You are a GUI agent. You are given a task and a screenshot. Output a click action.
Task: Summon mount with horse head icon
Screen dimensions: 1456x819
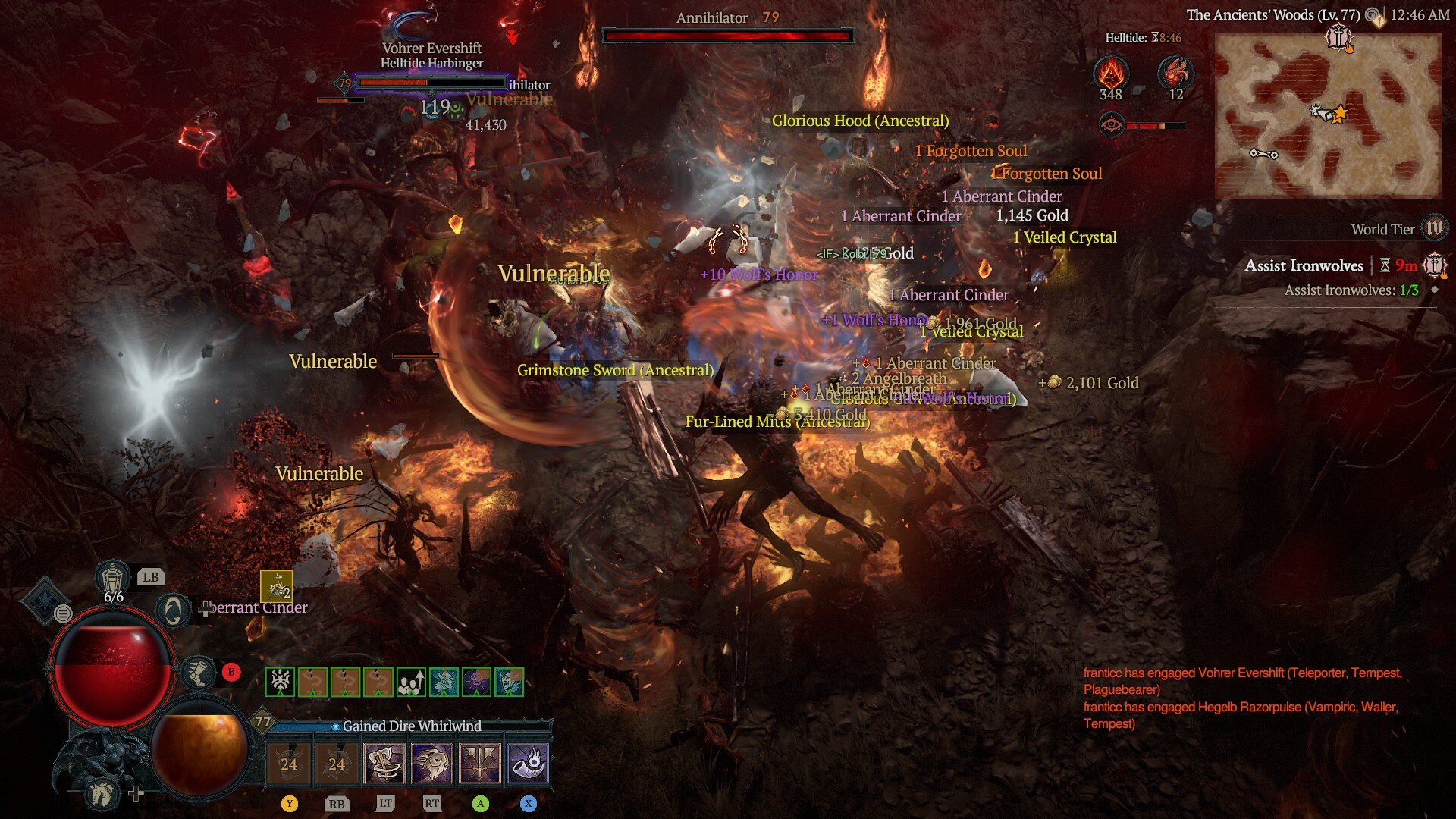click(102, 793)
